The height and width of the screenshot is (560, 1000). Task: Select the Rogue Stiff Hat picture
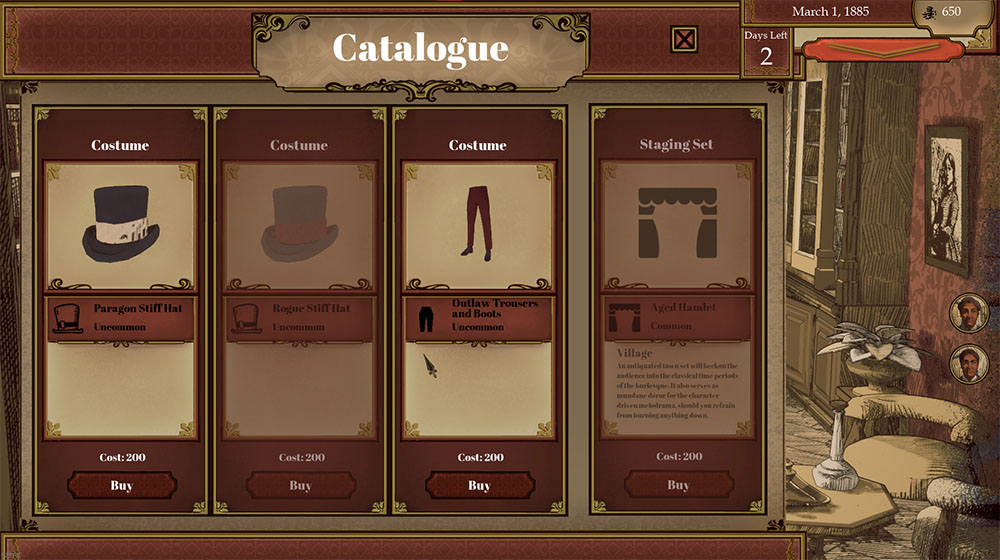click(x=300, y=226)
